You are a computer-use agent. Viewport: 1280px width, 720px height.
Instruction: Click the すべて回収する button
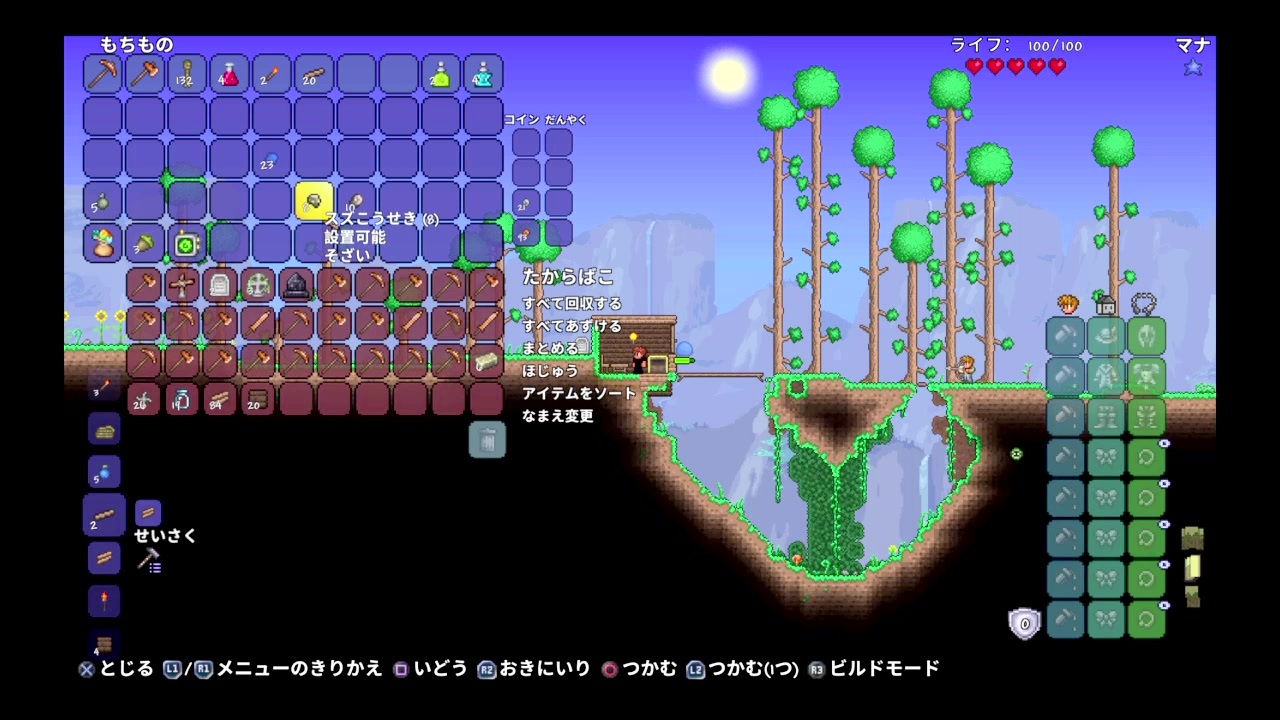pos(573,302)
